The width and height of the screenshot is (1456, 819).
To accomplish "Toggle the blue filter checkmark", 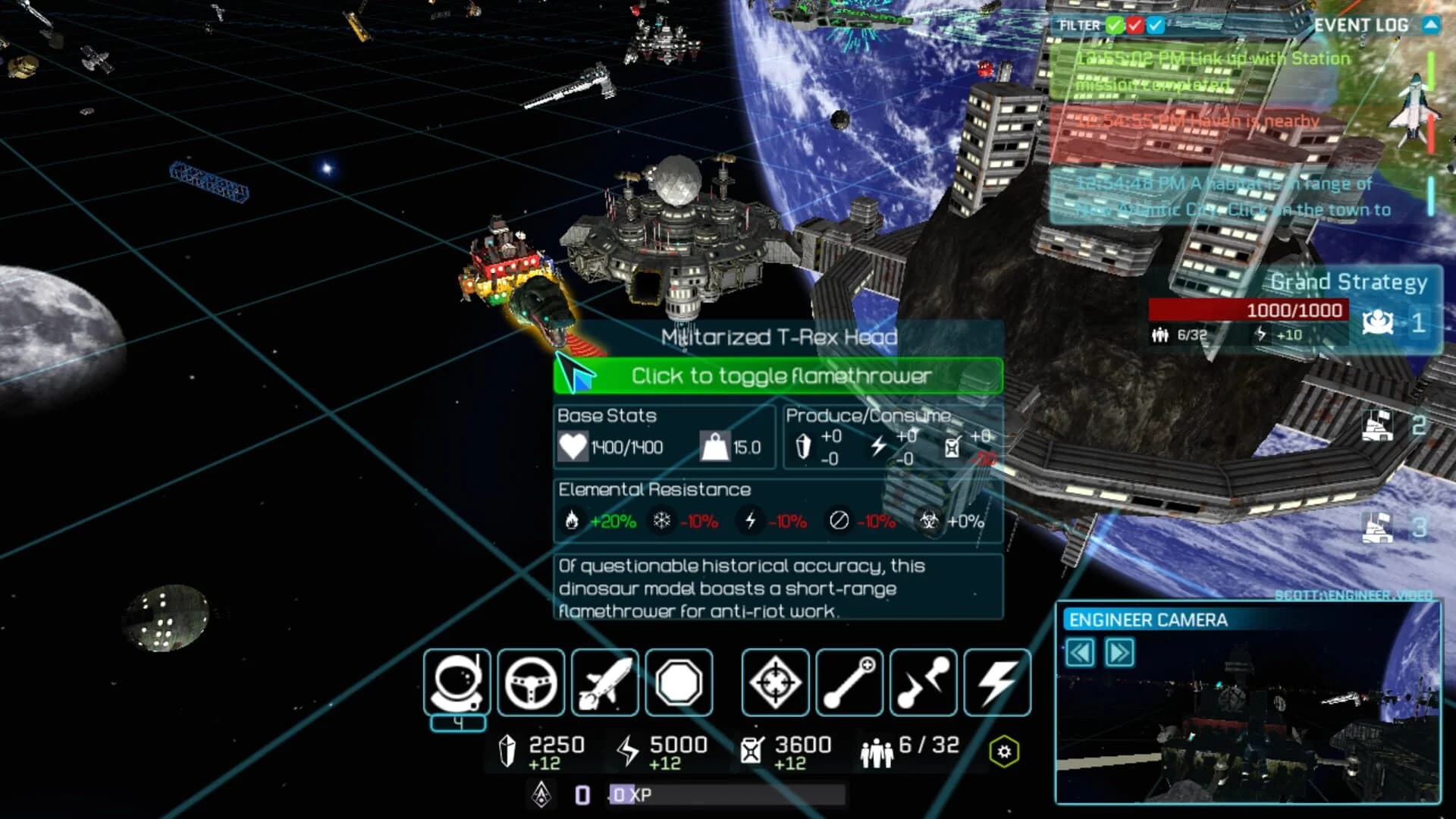I will click(x=1156, y=25).
